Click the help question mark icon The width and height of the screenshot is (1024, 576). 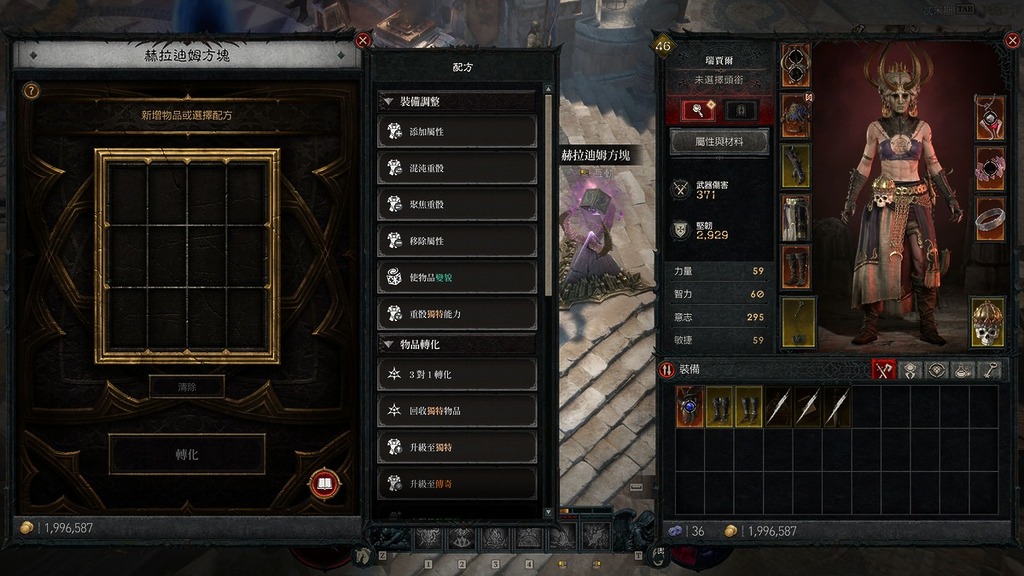point(31,91)
